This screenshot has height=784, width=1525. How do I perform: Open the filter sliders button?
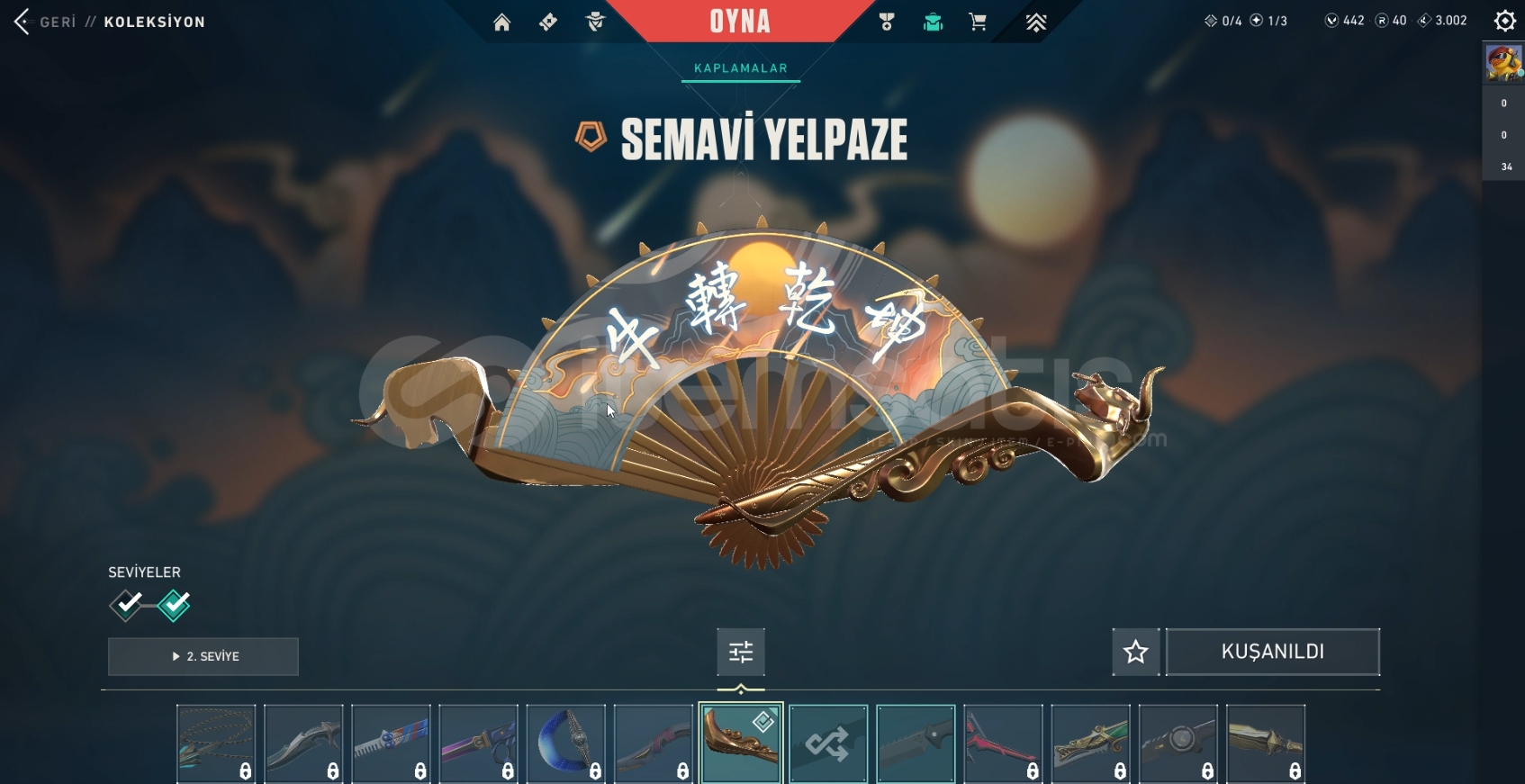coord(741,652)
